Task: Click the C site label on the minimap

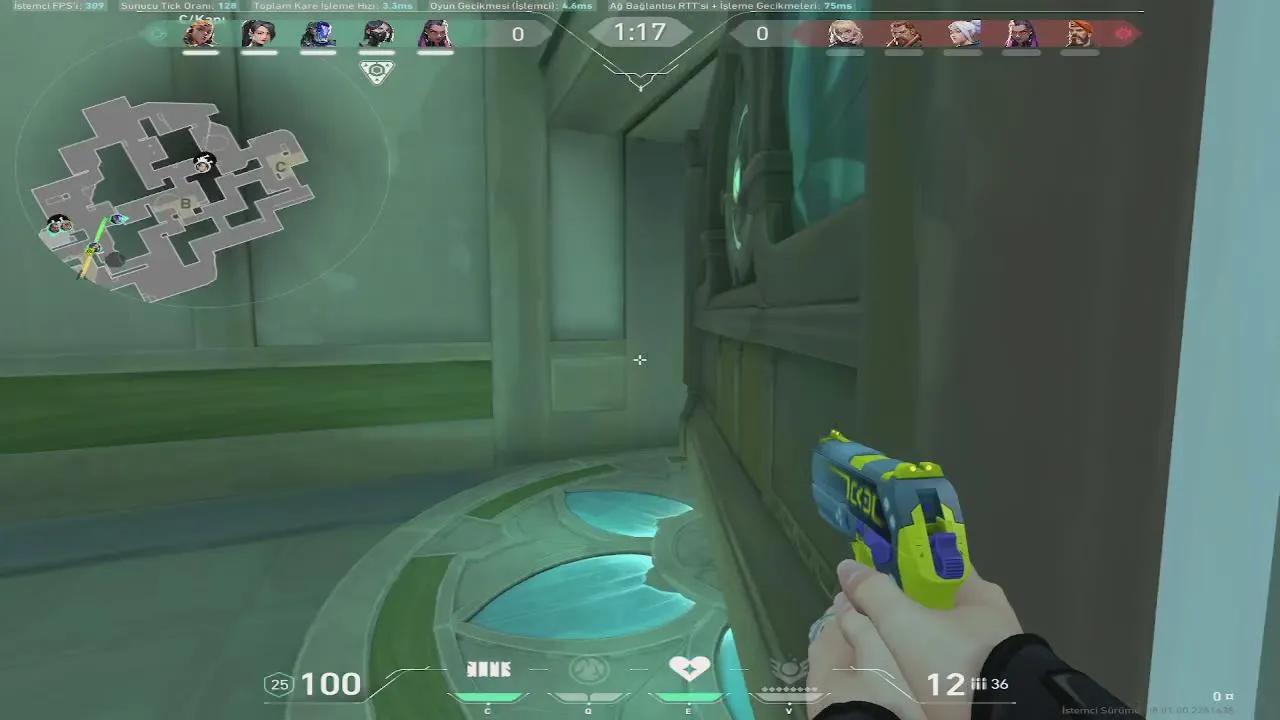Action: point(280,167)
